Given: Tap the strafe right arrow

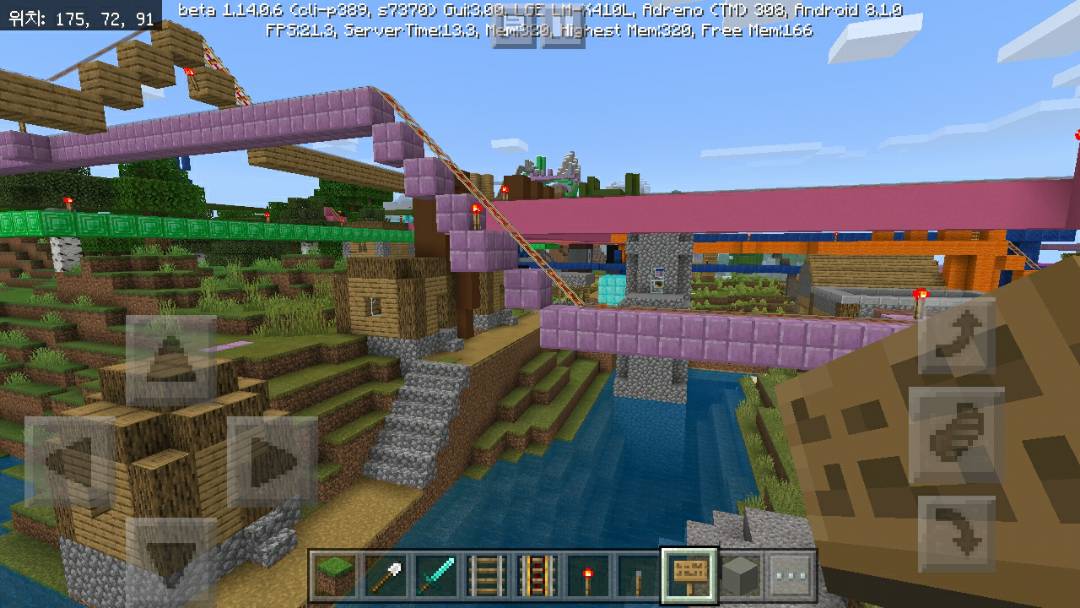Looking at the screenshot, I should click(x=272, y=461).
